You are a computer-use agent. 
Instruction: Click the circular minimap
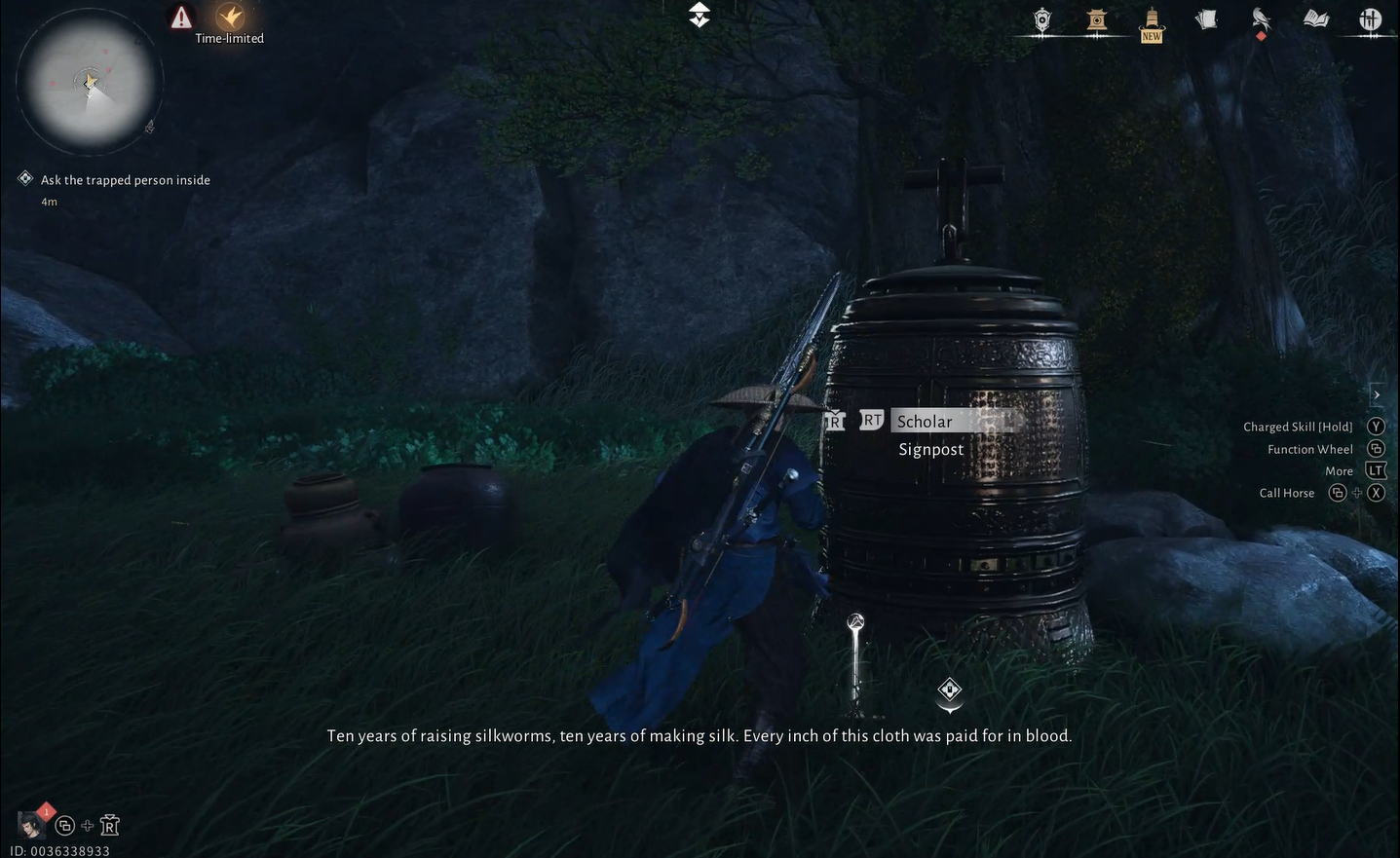pos(88,83)
